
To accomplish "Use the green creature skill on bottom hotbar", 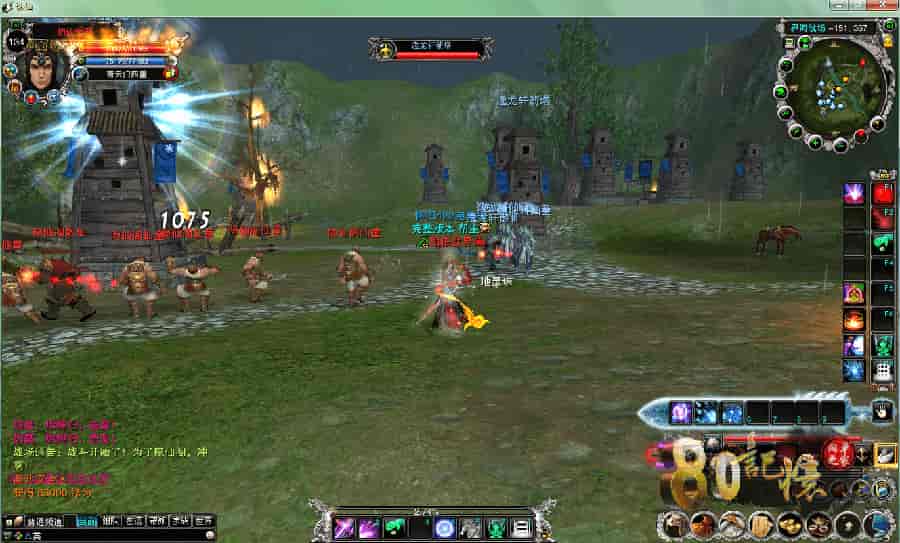I will (394, 527).
